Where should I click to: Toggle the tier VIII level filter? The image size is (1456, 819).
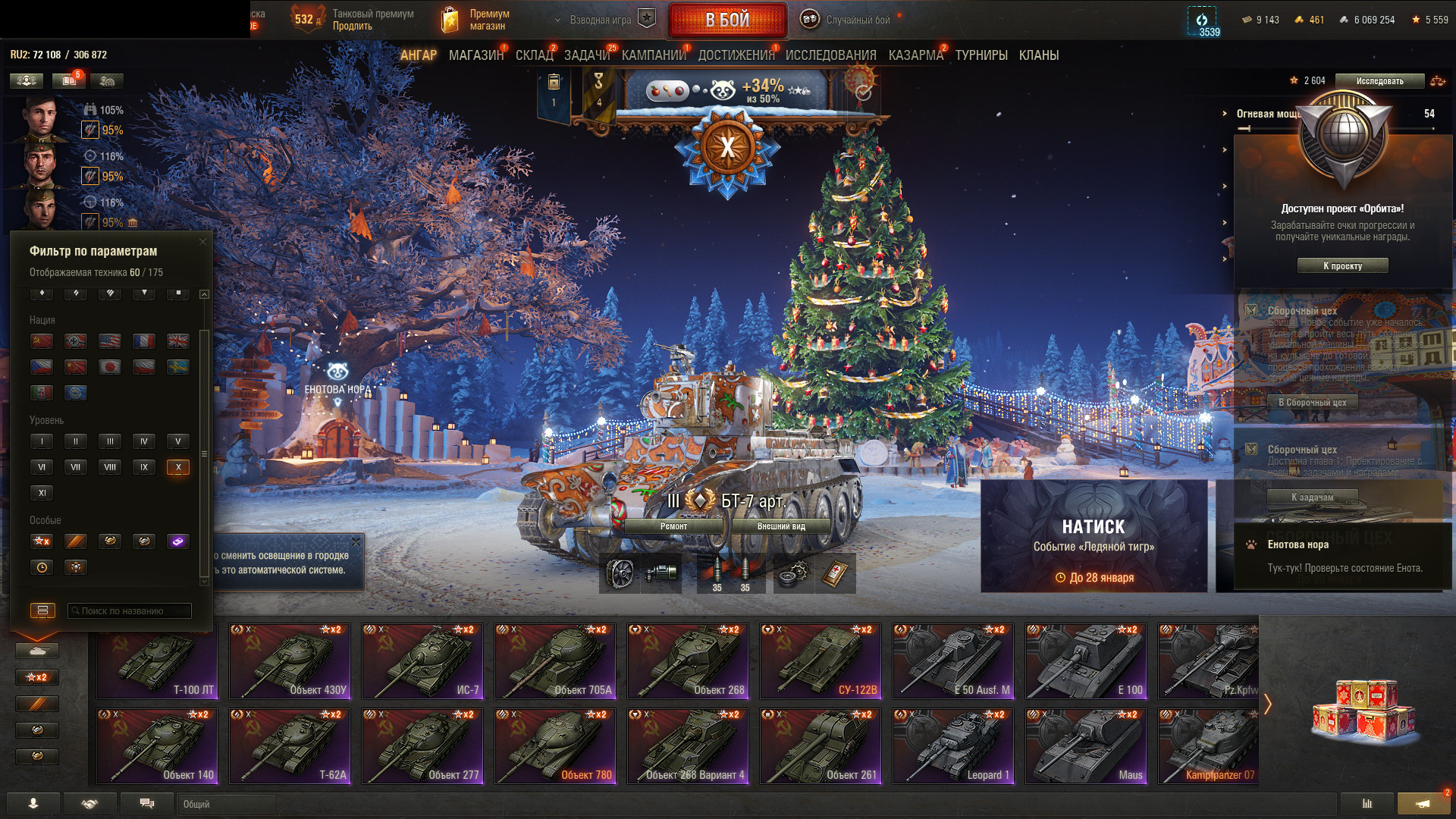[110, 467]
